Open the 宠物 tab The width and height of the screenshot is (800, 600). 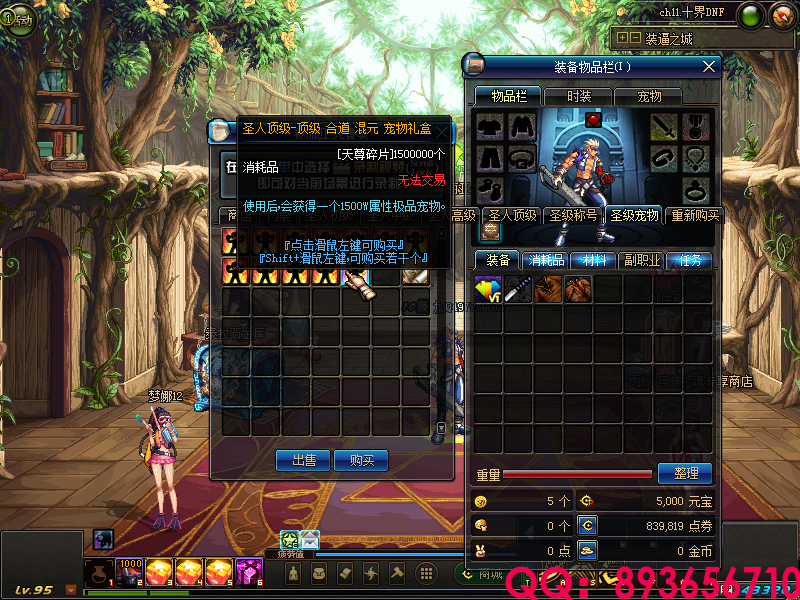649,96
